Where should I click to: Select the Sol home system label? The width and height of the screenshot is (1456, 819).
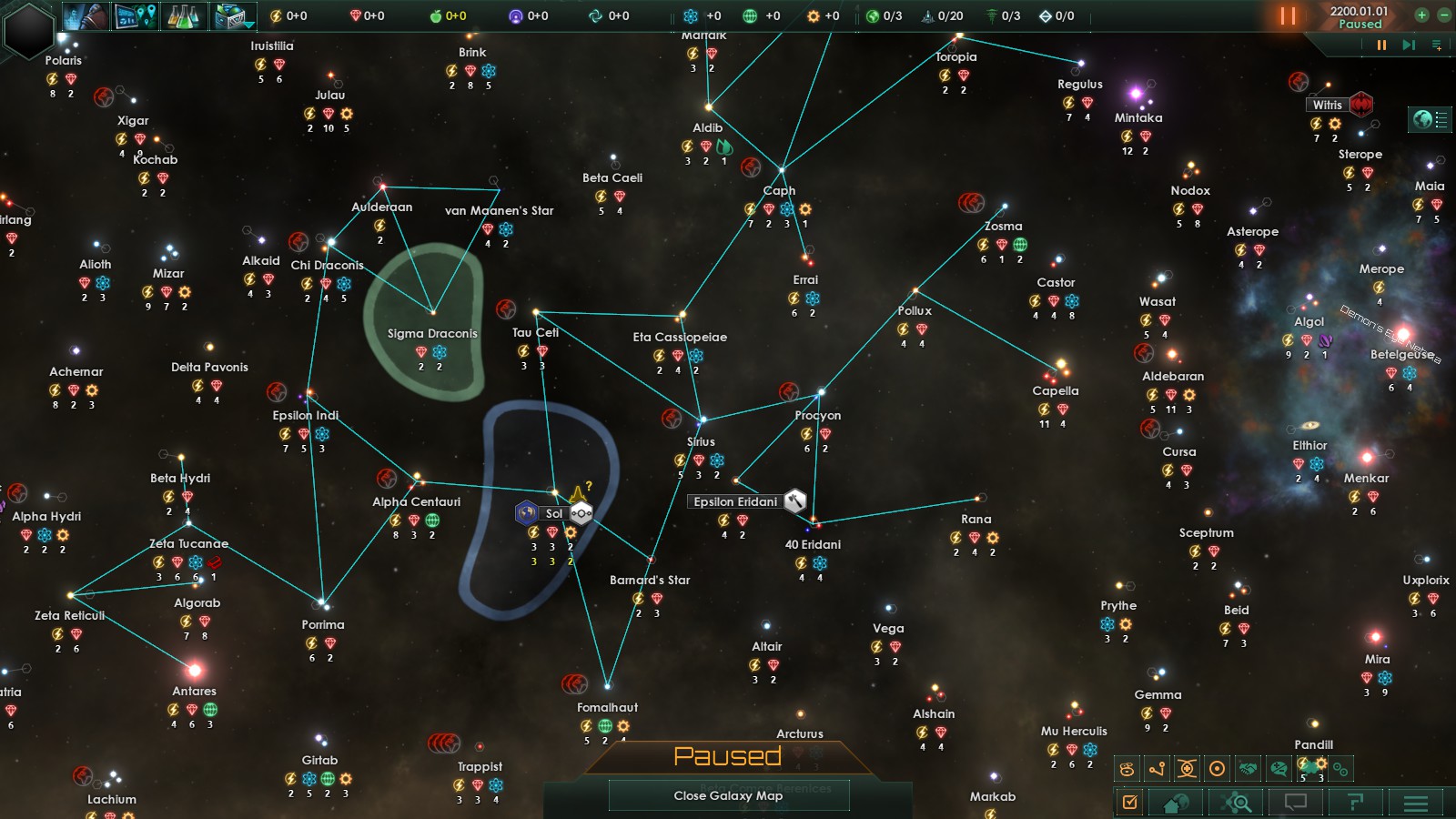click(x=554, y=513)
